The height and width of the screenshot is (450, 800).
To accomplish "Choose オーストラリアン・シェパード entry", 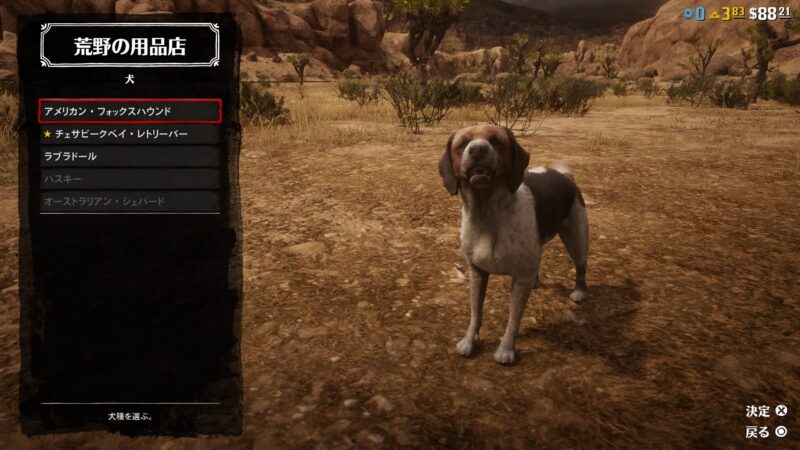I will [x=130, y=201].
